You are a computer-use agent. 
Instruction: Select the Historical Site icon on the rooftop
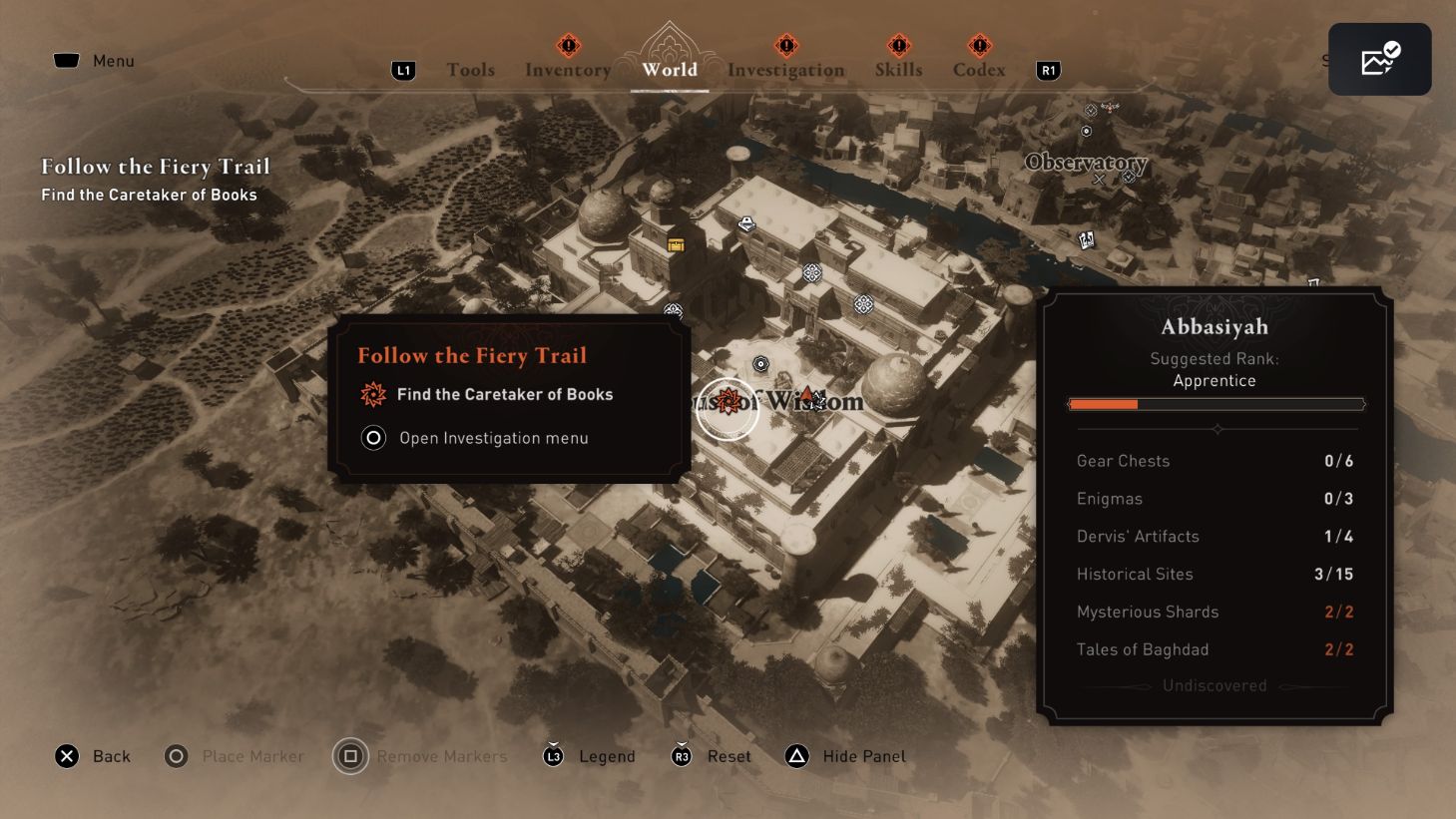812,271
